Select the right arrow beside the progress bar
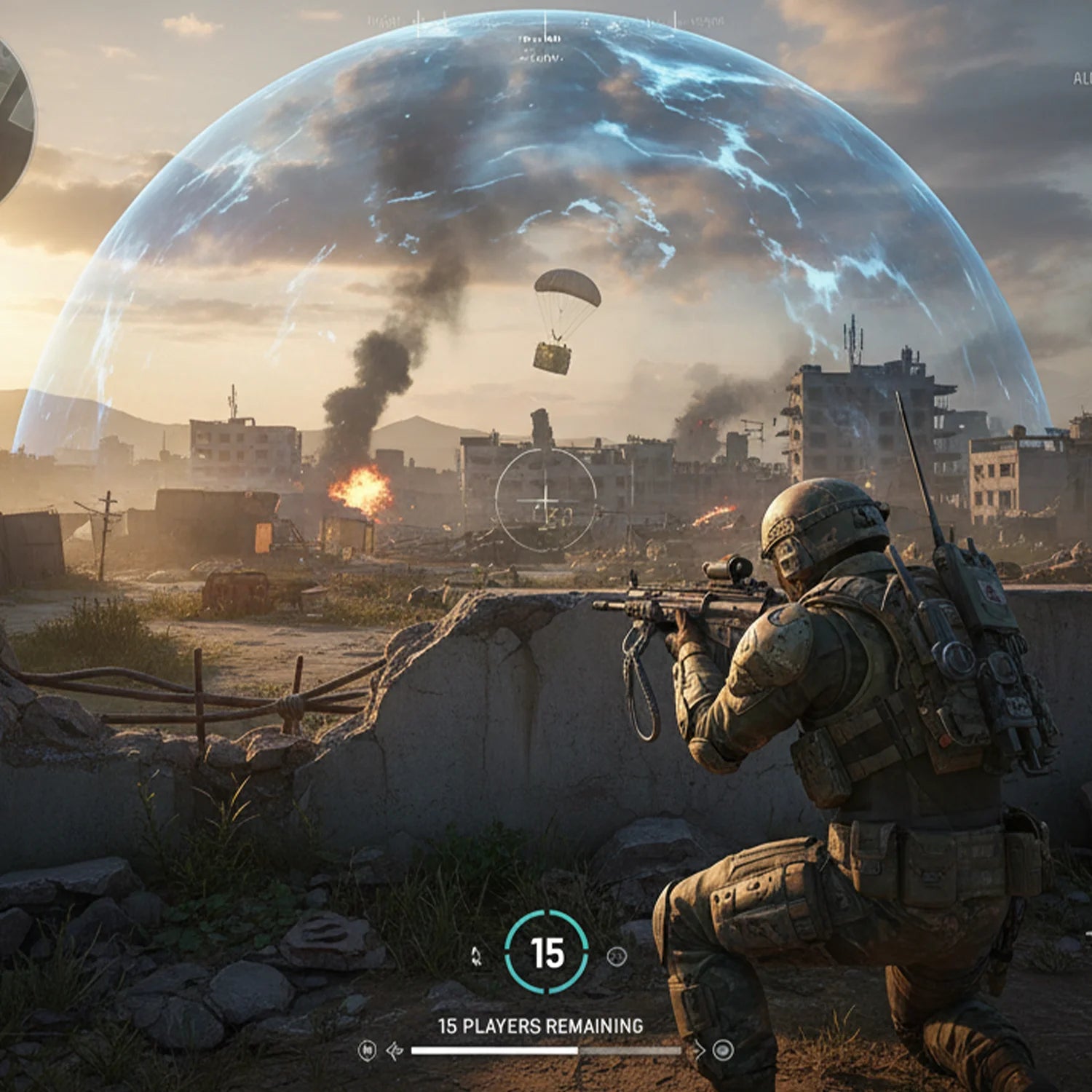 pos(698,1050)
